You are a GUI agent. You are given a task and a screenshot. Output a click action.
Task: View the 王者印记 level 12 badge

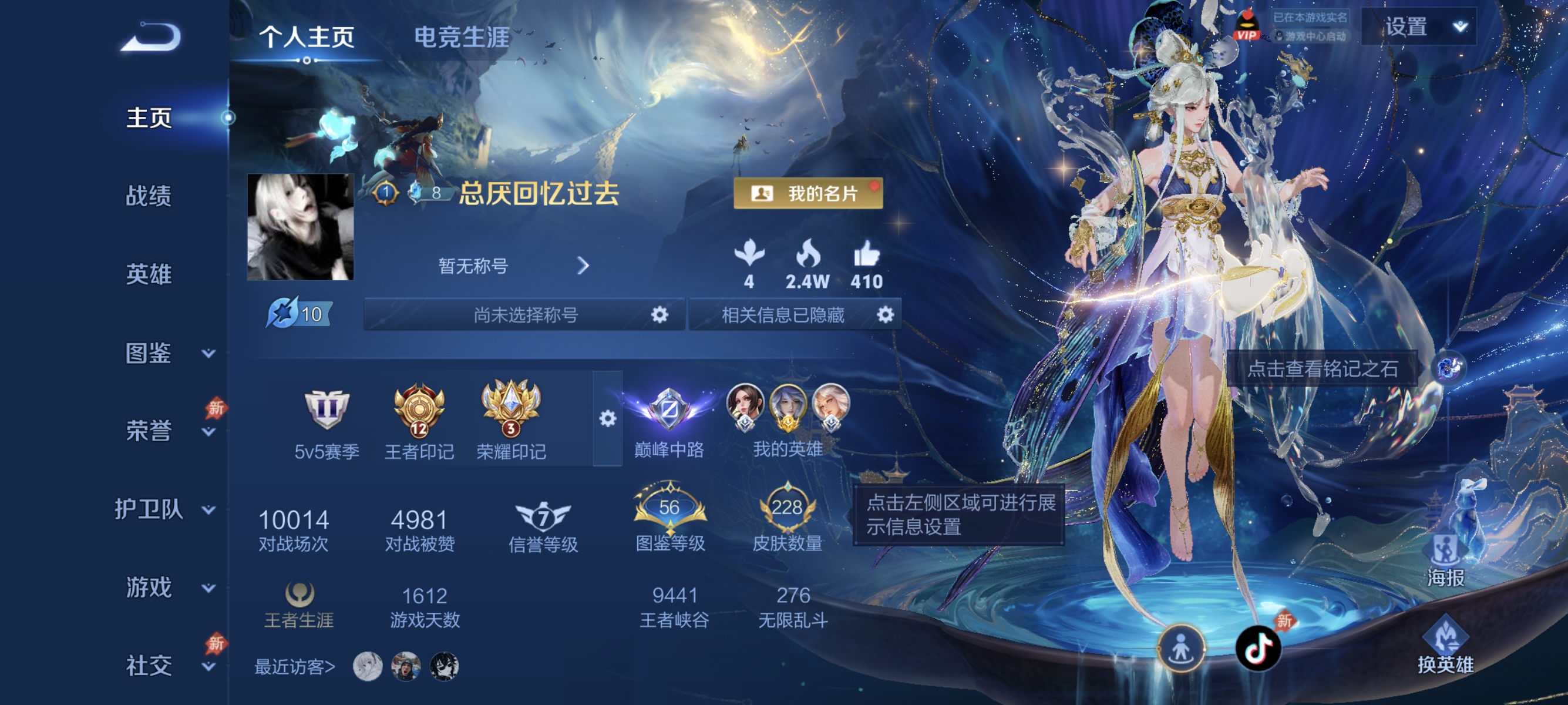[x=418, y=409]
